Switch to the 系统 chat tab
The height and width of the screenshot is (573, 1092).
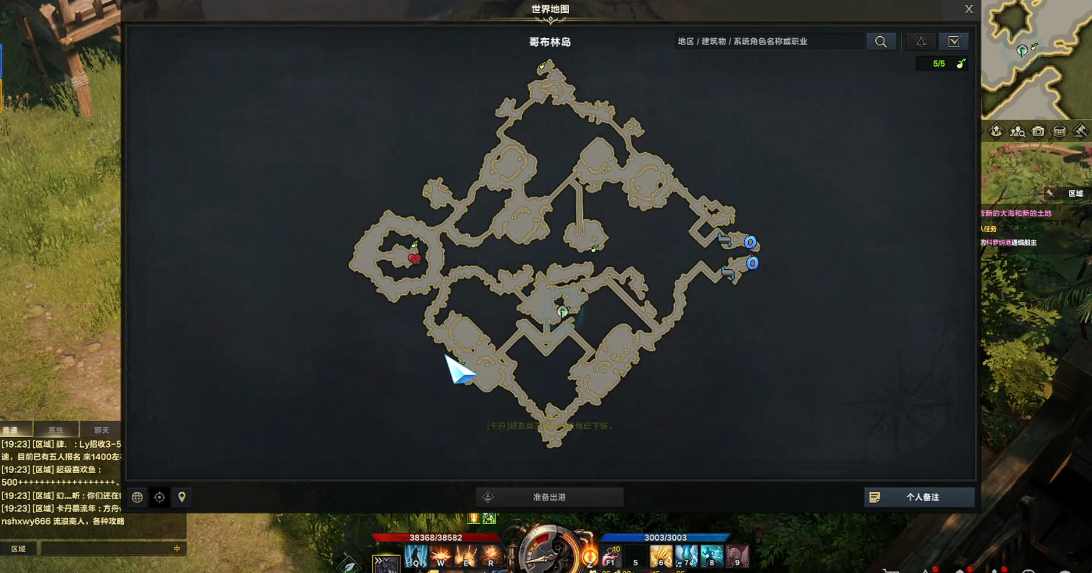tap(56, 430)
